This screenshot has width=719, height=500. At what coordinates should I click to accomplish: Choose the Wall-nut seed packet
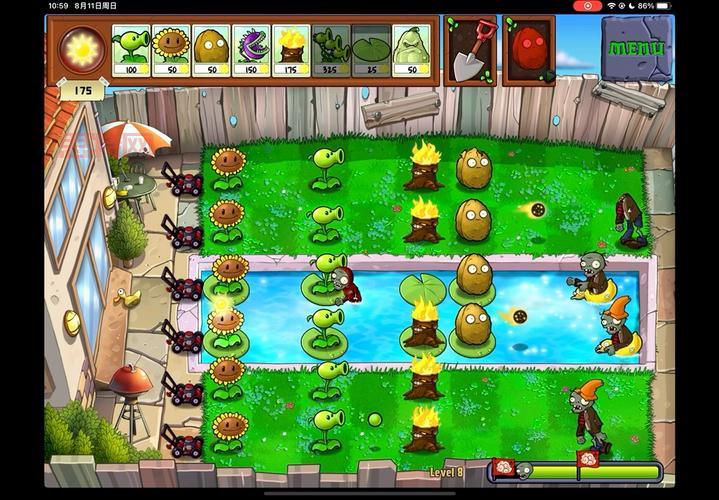pos(211,51)
